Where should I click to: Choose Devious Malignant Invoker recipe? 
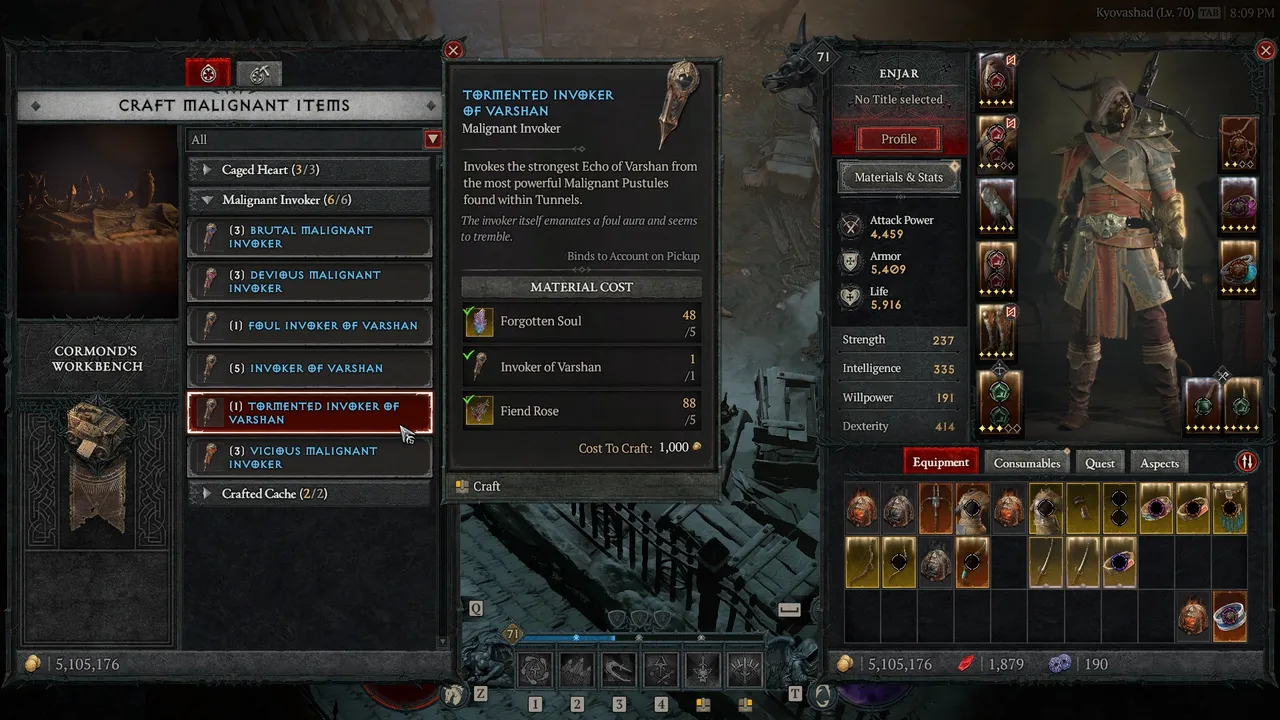click(x=310, y=282)
